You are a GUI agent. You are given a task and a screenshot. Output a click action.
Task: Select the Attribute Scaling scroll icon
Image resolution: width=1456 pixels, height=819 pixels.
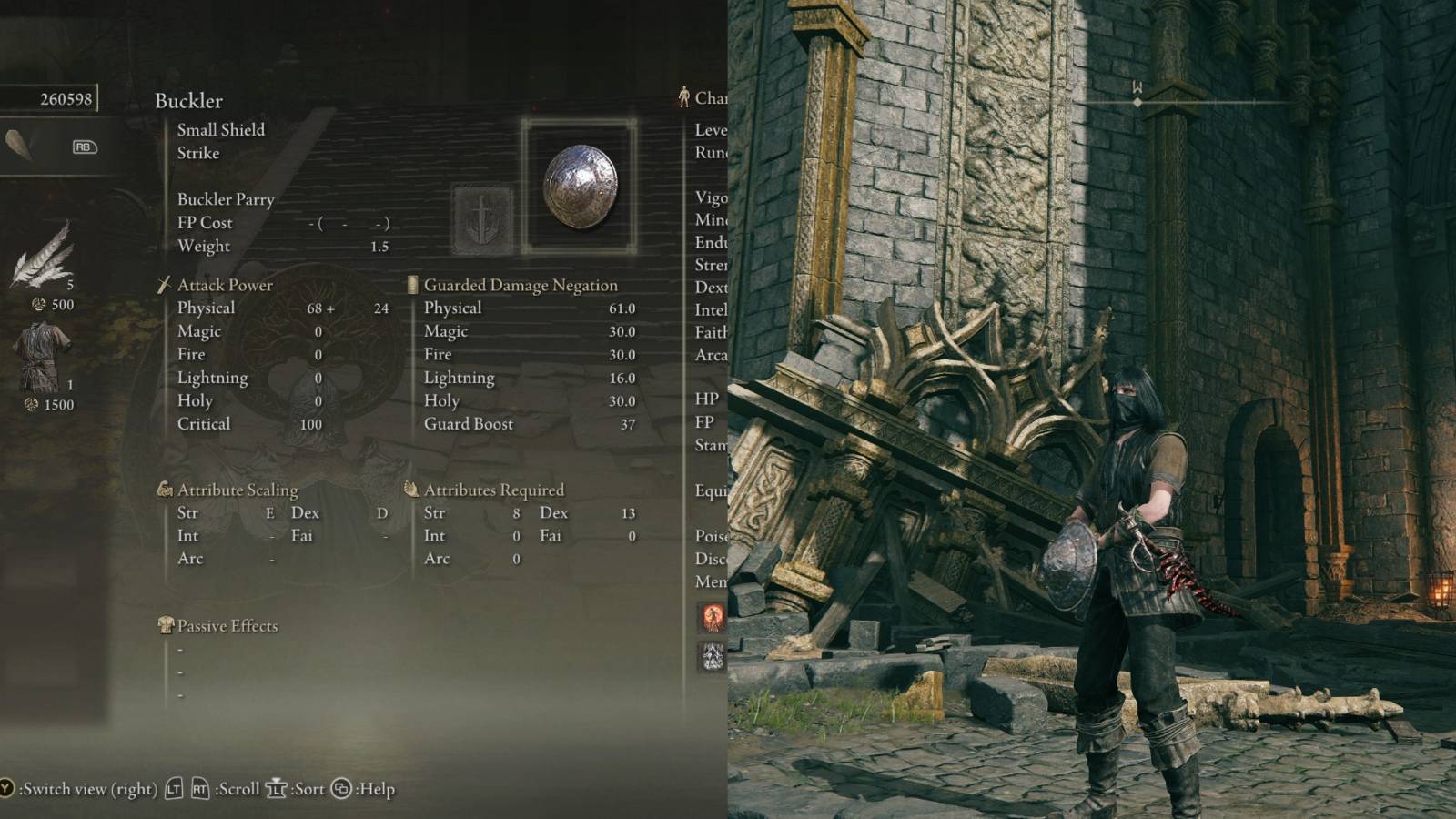point(166,489)
